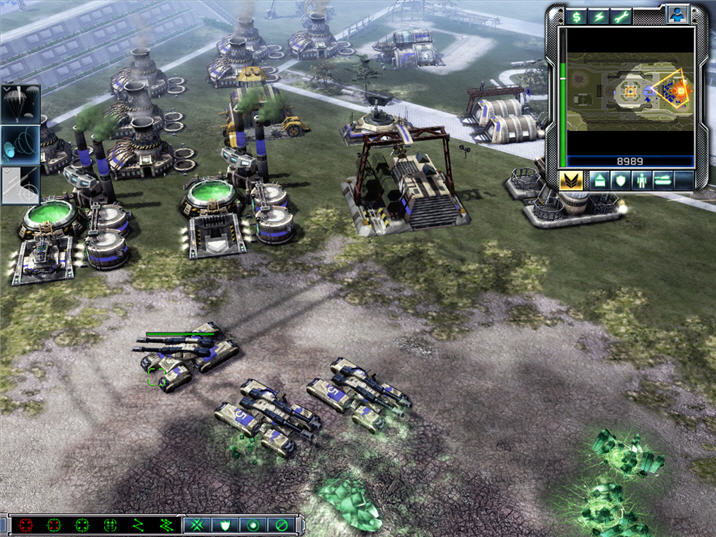The image size is (716, 537).
Task: Select the gold chevron tab
Action: 572,180
